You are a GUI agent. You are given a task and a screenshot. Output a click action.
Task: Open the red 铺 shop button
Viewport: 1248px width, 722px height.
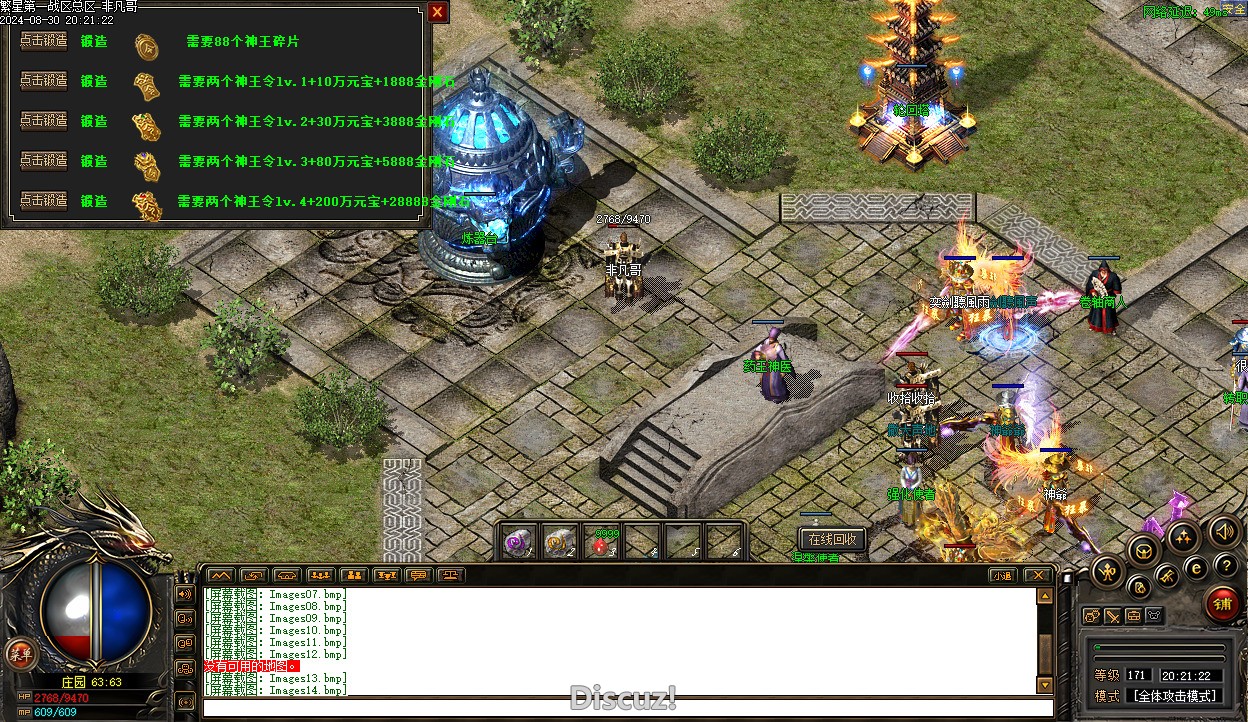[x=1222, y=604]
